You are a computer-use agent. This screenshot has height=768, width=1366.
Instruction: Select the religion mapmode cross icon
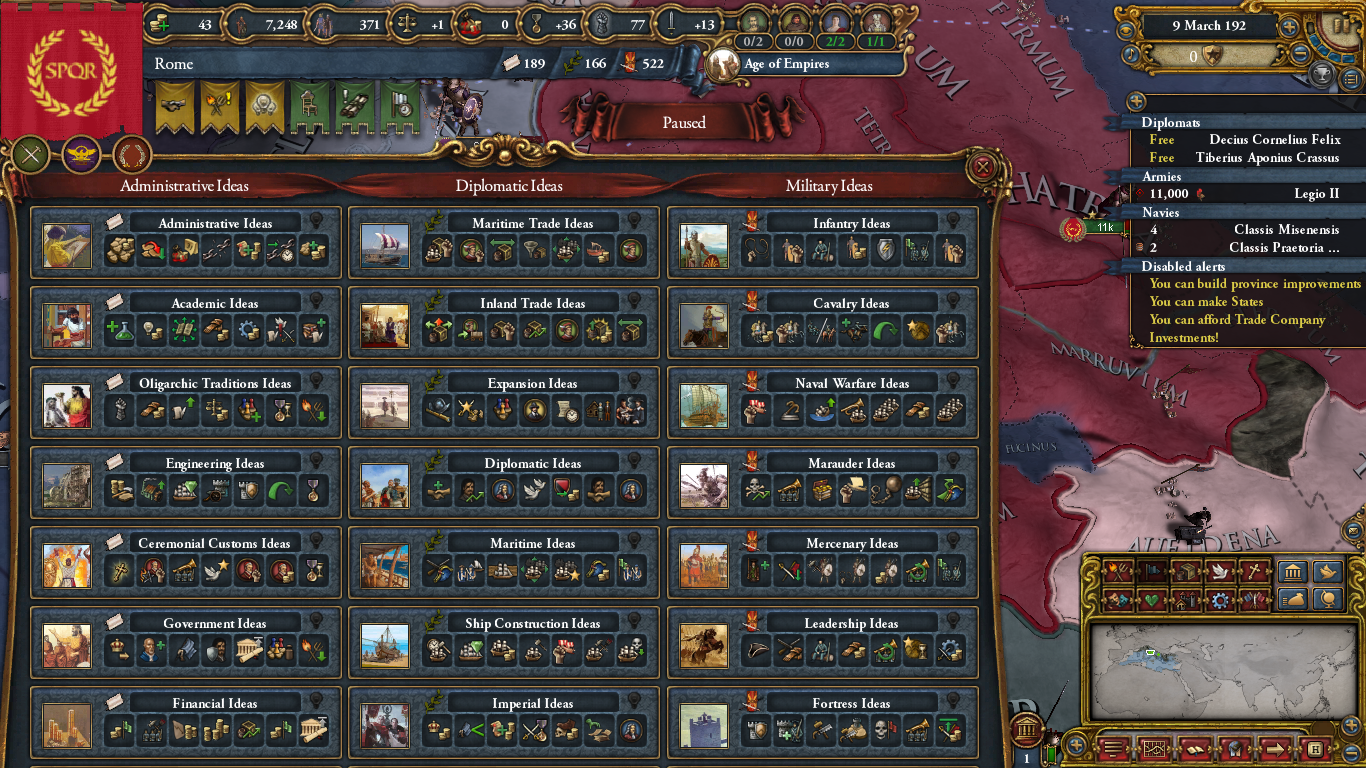point(1255,570)
